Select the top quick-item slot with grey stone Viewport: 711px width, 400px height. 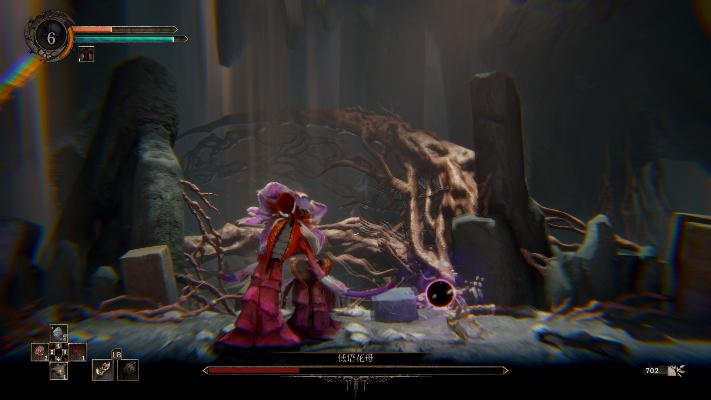(x=58, y=334)
